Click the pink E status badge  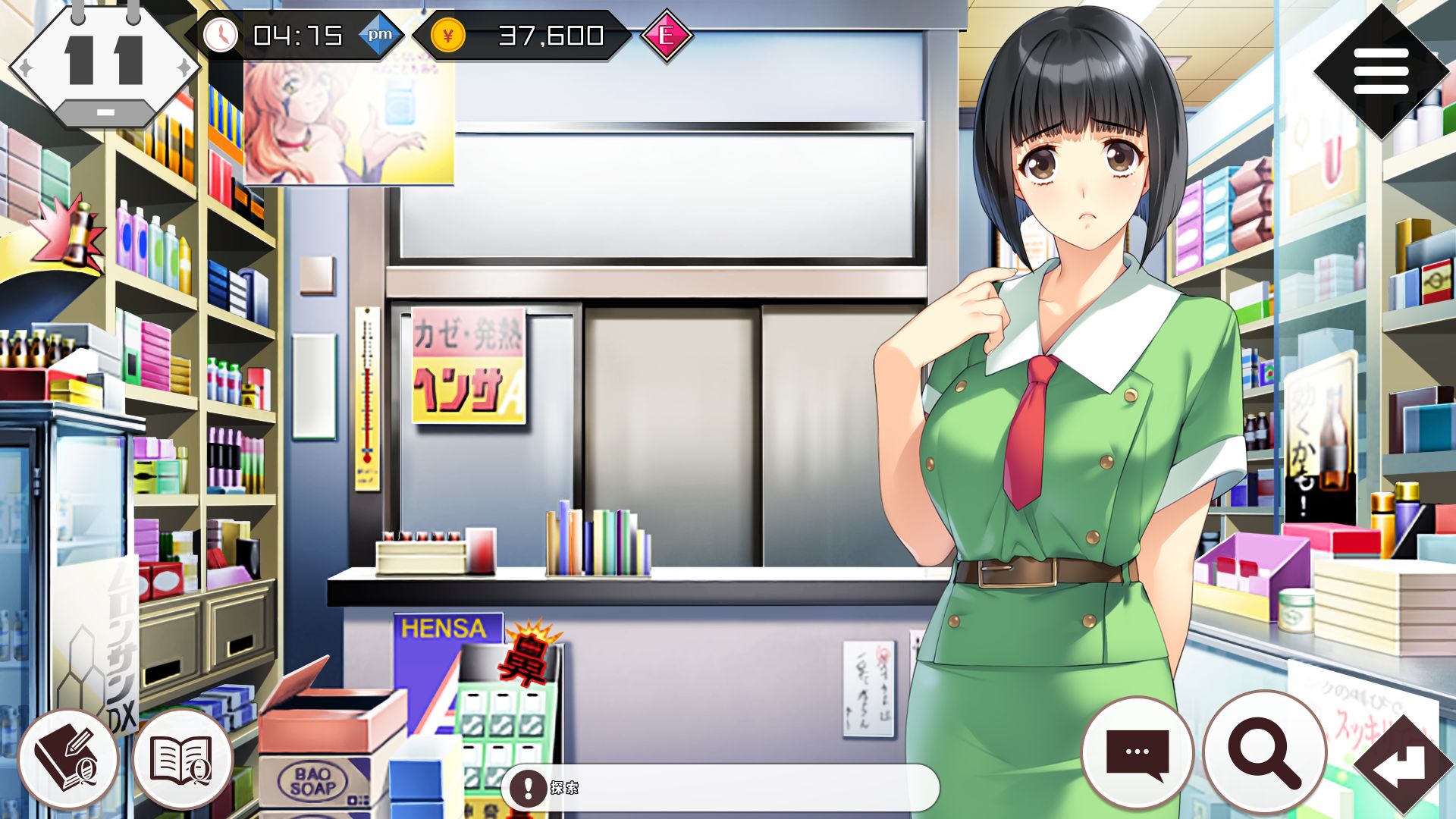[666, 33]
